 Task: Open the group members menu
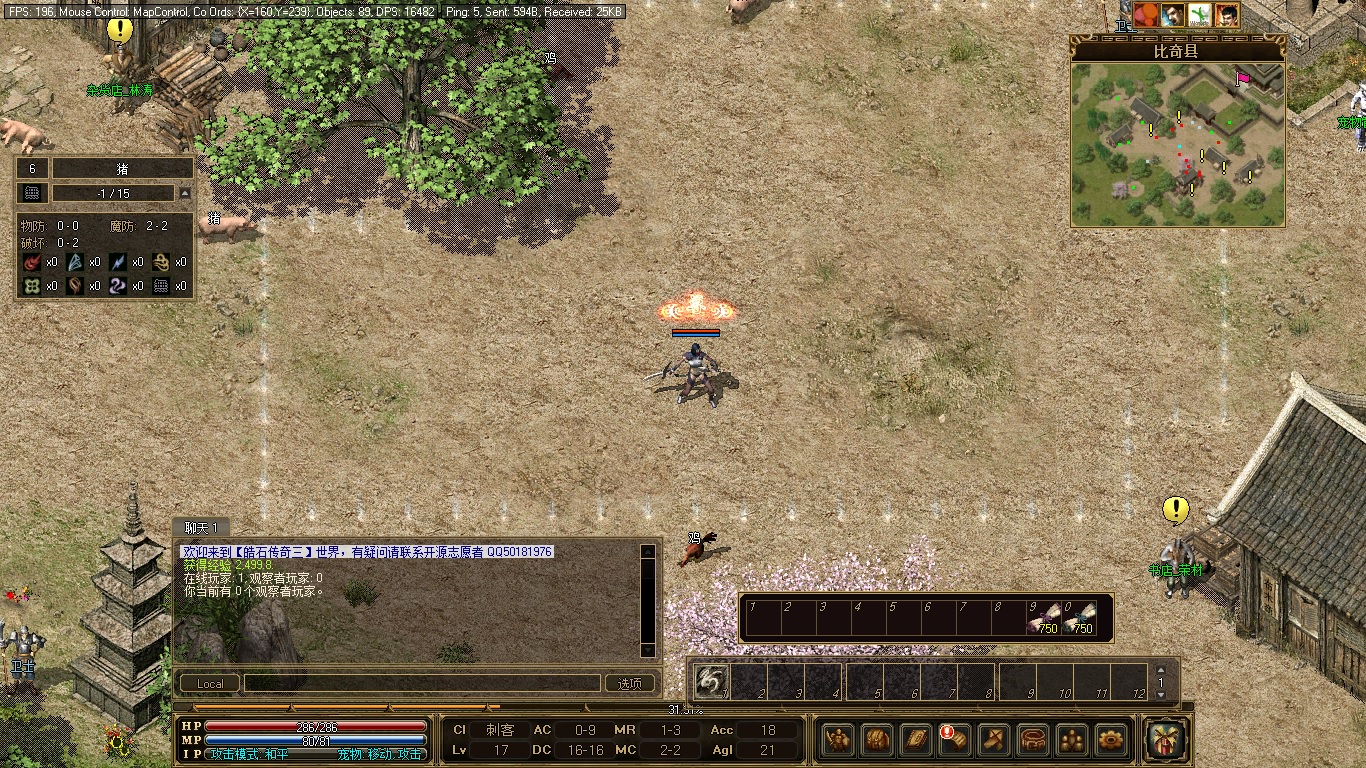[1072, 739]
